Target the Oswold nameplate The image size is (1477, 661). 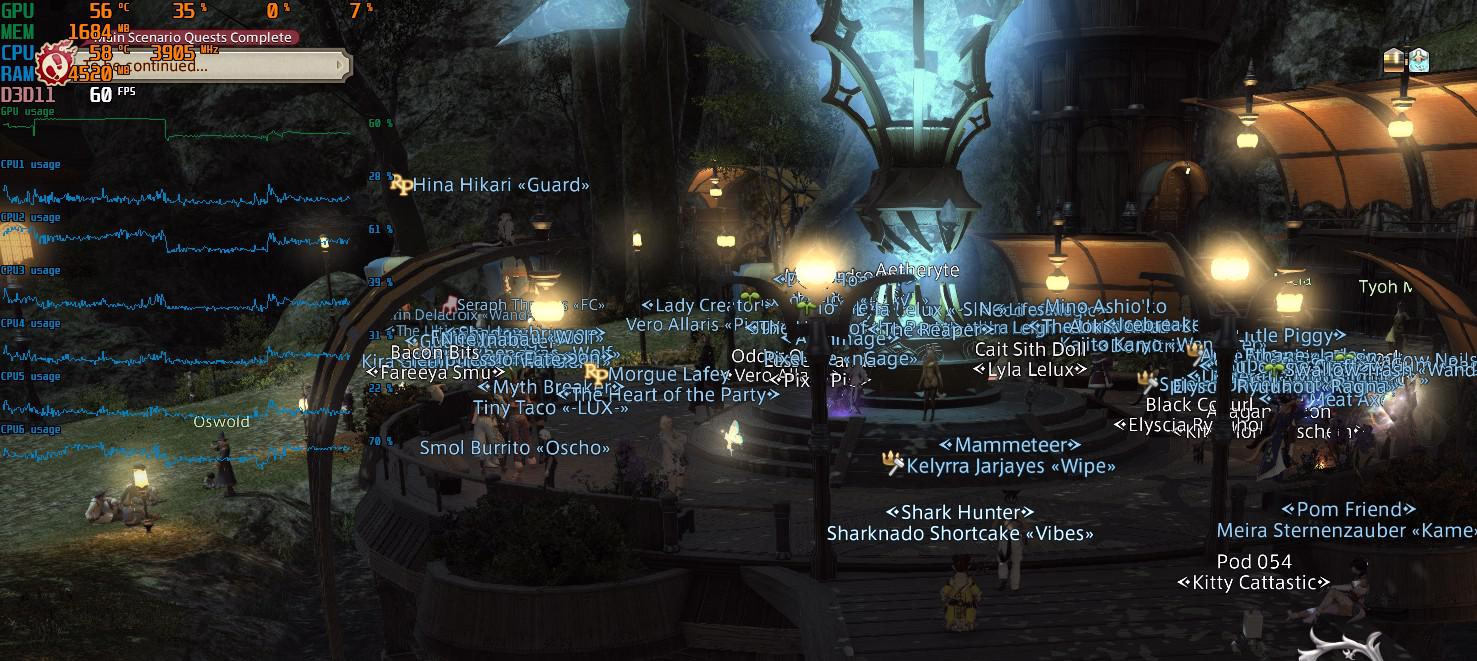pyautogui.click(x=221, y=422)
